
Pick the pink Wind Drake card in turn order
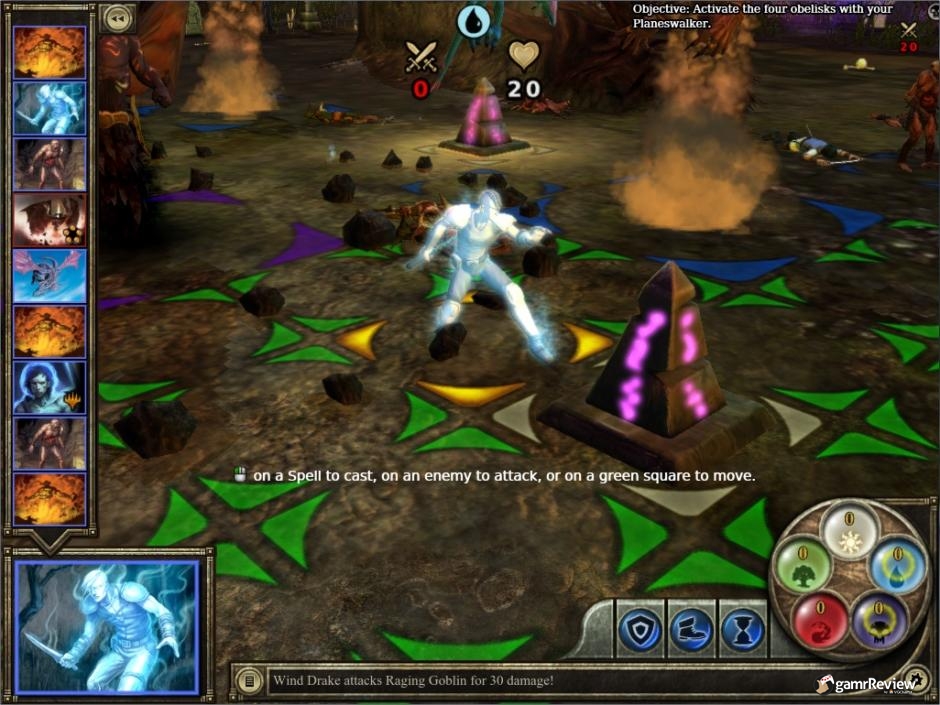coord(50,276)
